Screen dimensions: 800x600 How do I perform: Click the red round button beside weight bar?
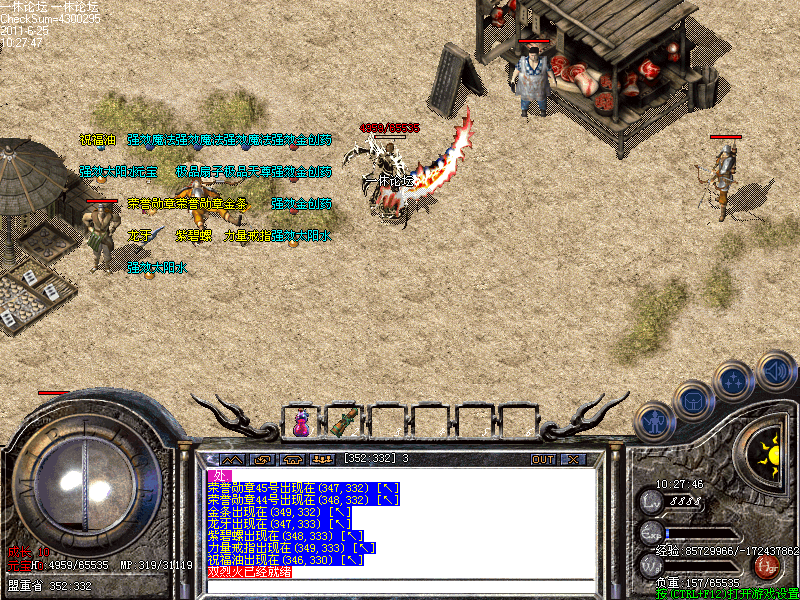(767, 567)
